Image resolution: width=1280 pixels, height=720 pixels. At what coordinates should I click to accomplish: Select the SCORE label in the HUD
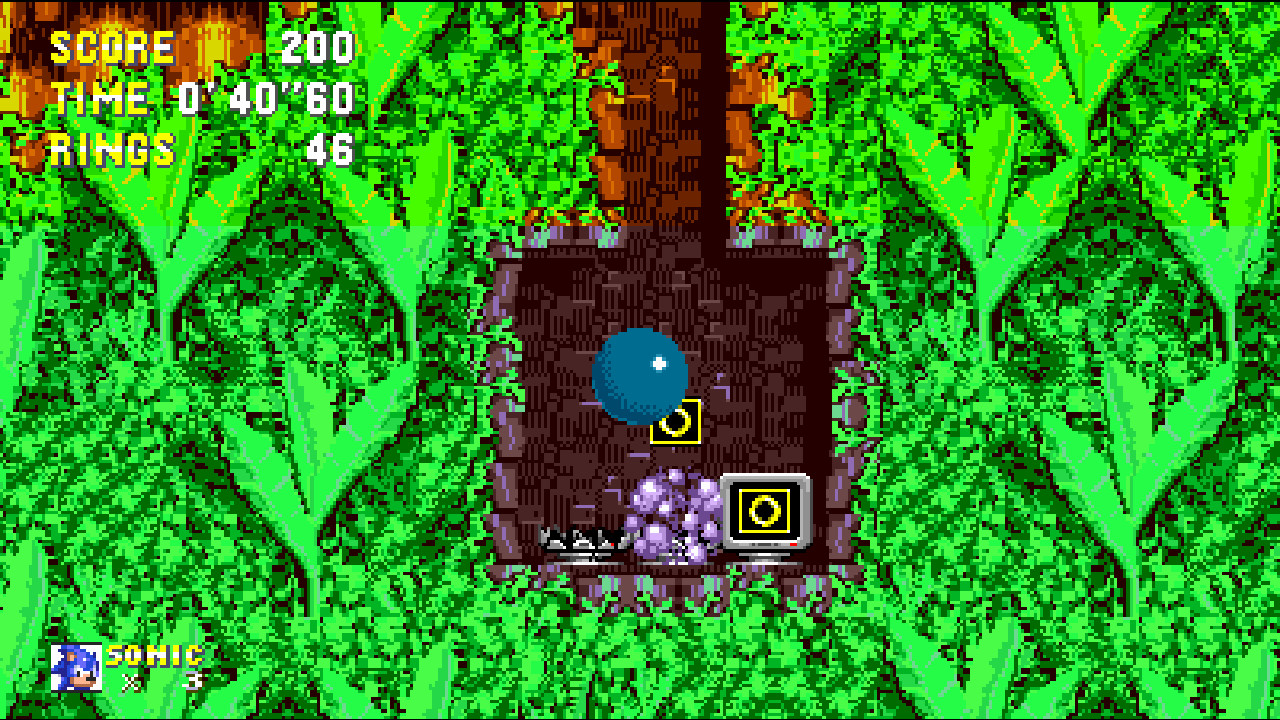coord(112,45)
